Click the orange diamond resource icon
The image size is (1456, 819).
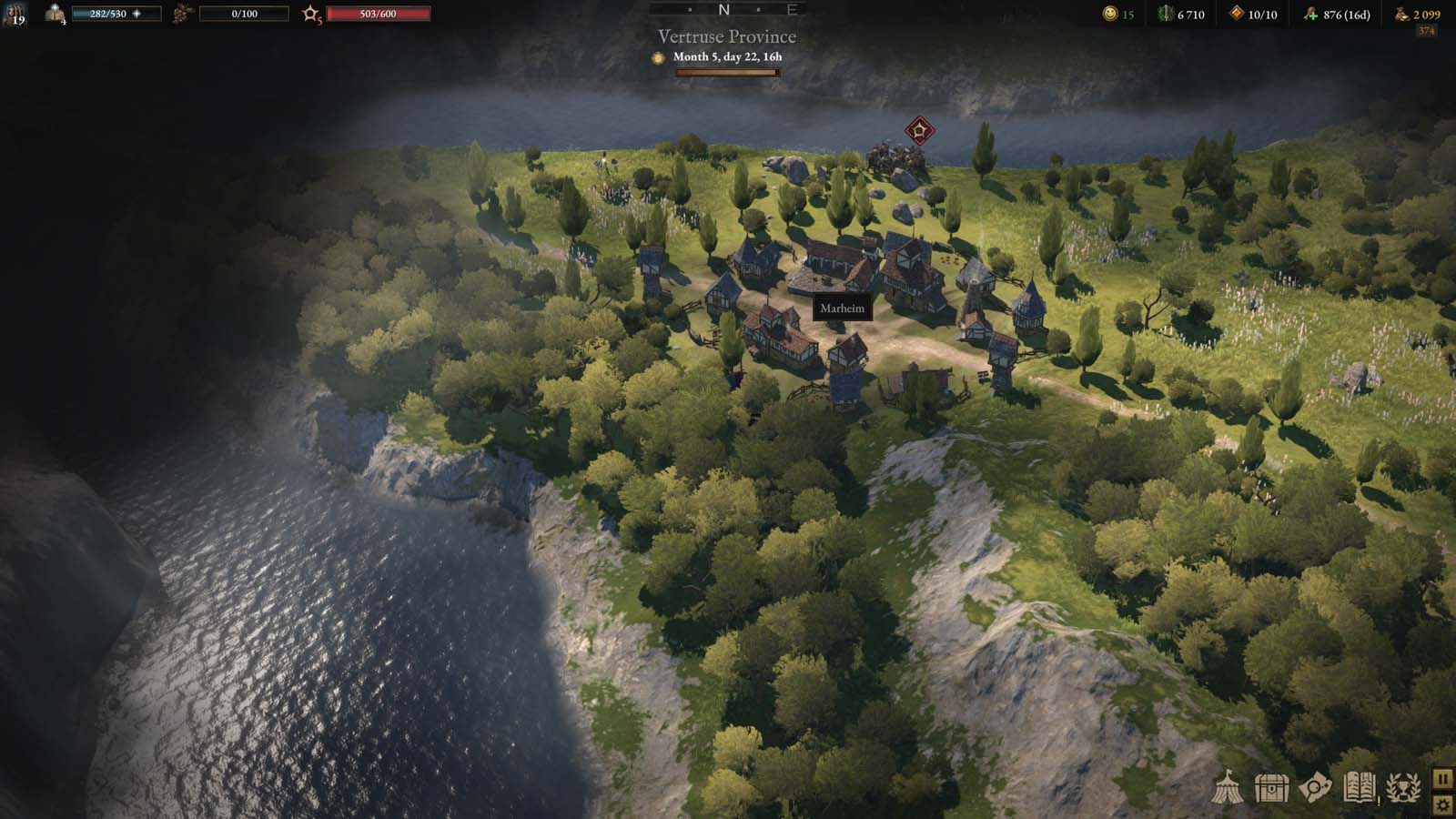pos(1237,14)
